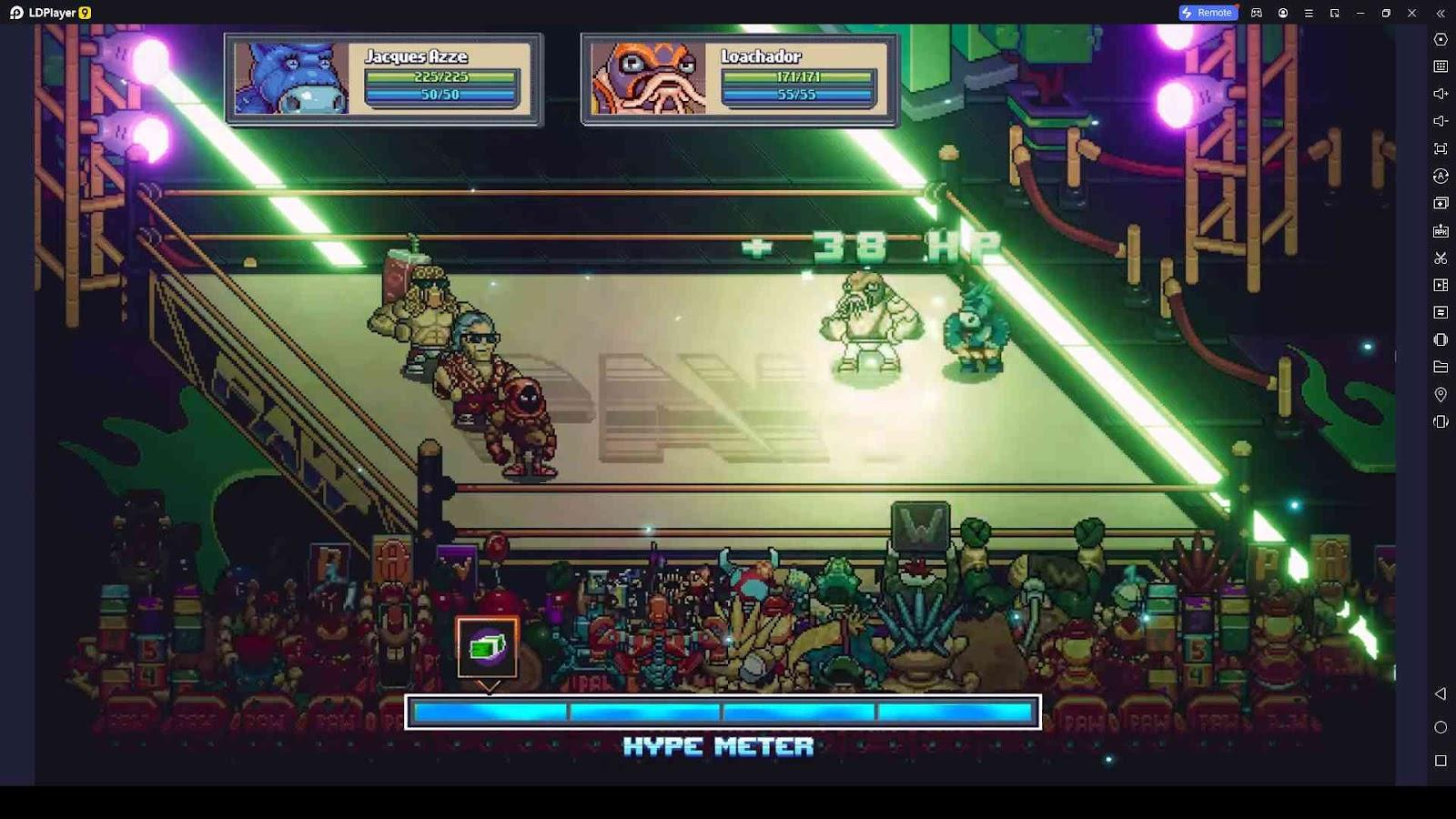The image size is (1456, 819).
Task: Click the green battery hype meter icon
Action: [x=487, y=648]
